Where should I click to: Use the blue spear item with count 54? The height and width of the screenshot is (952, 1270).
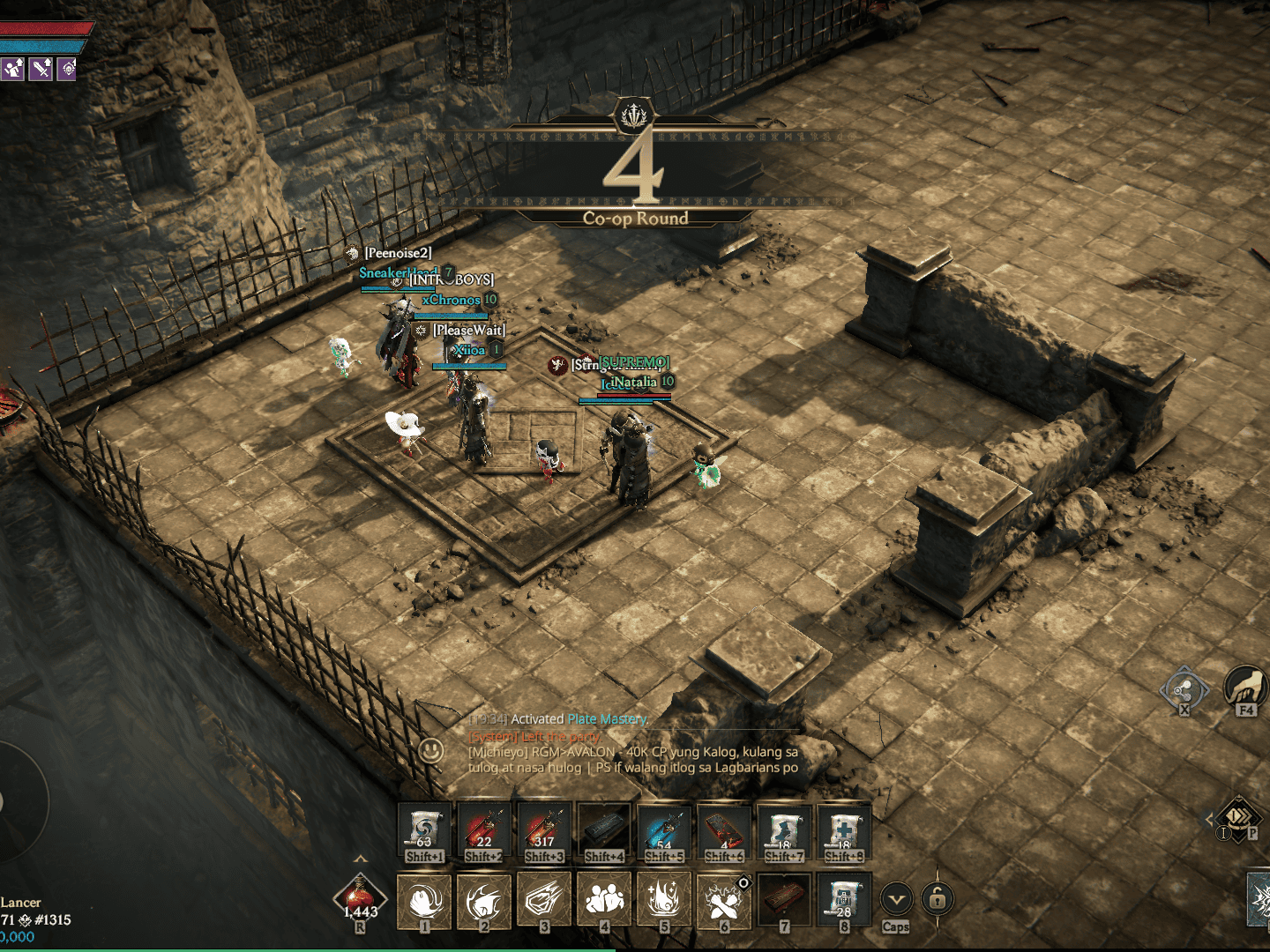point(664,830)
